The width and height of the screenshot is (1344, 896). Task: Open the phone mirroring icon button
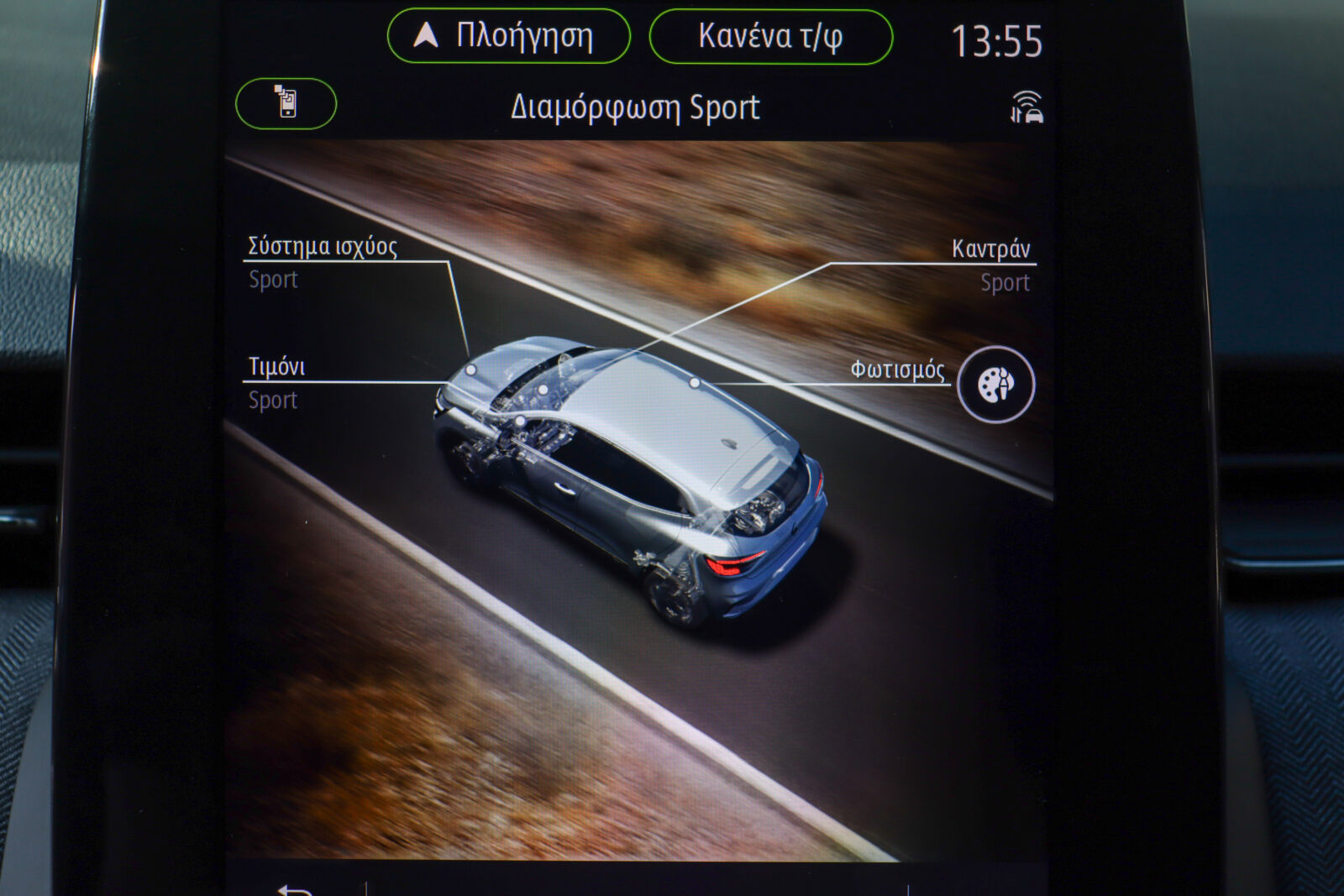286,103
